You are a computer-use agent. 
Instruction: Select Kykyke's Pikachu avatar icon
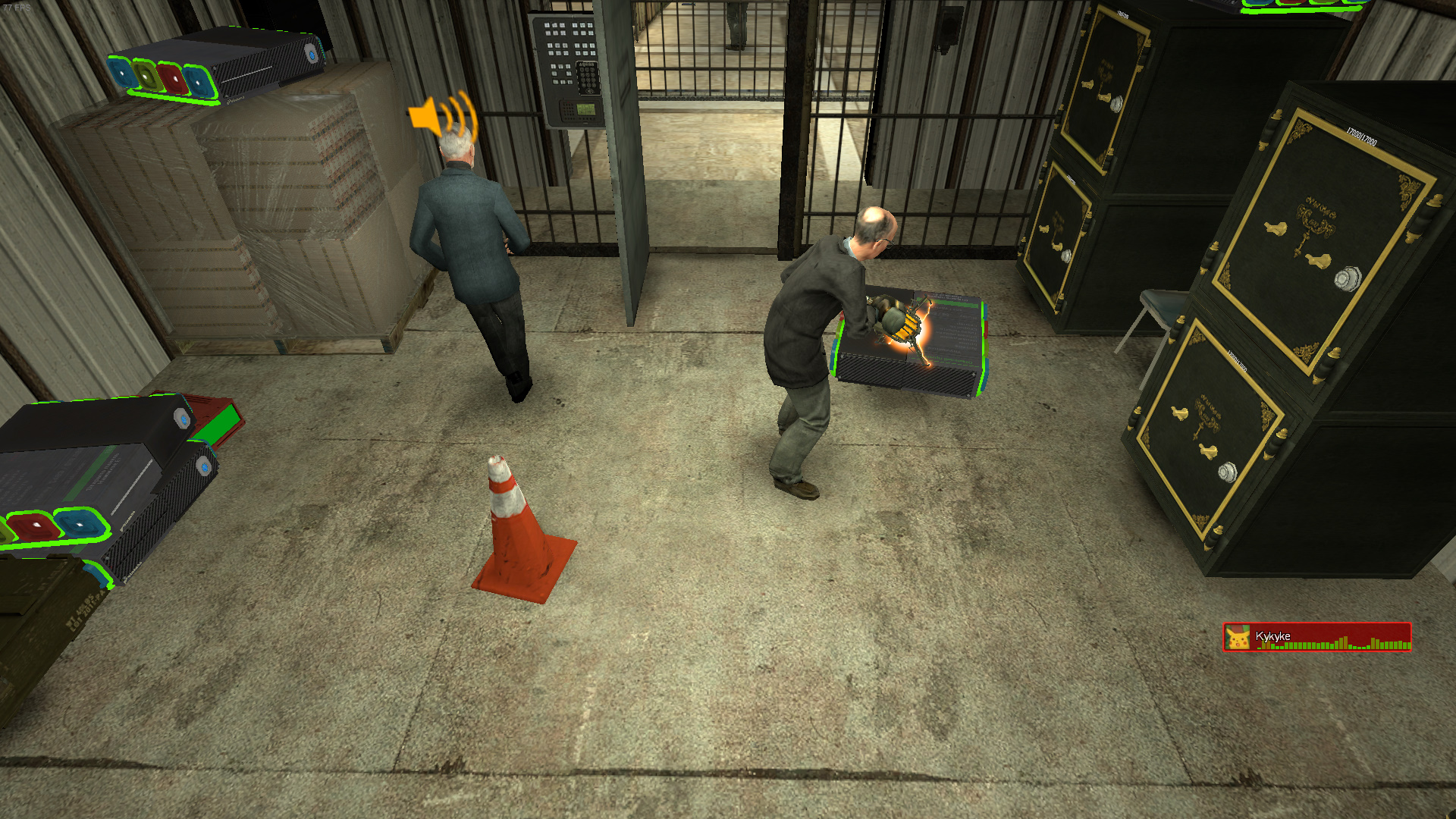point(1238,638)
